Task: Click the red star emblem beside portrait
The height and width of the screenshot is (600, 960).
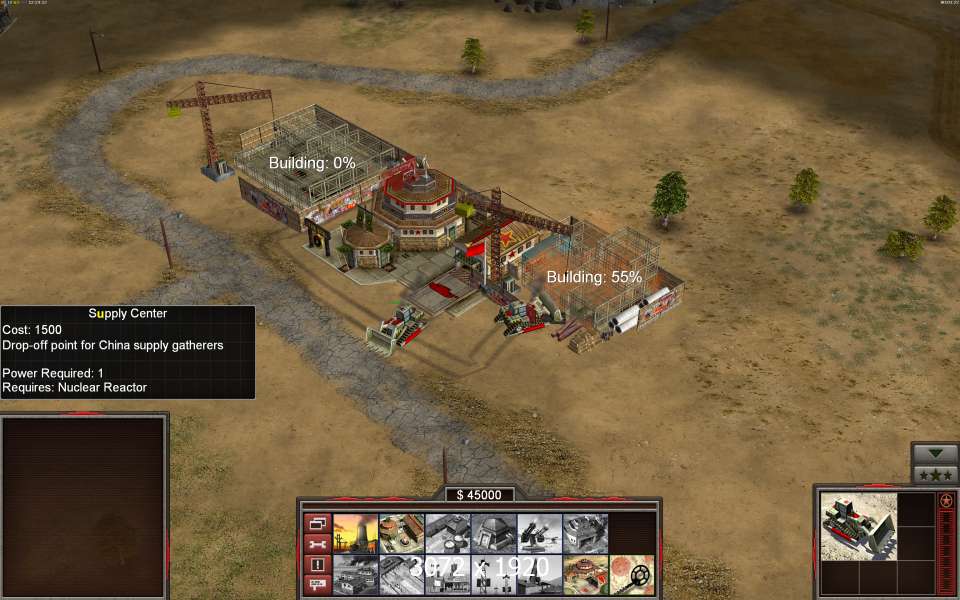Action: coord(946,500)
